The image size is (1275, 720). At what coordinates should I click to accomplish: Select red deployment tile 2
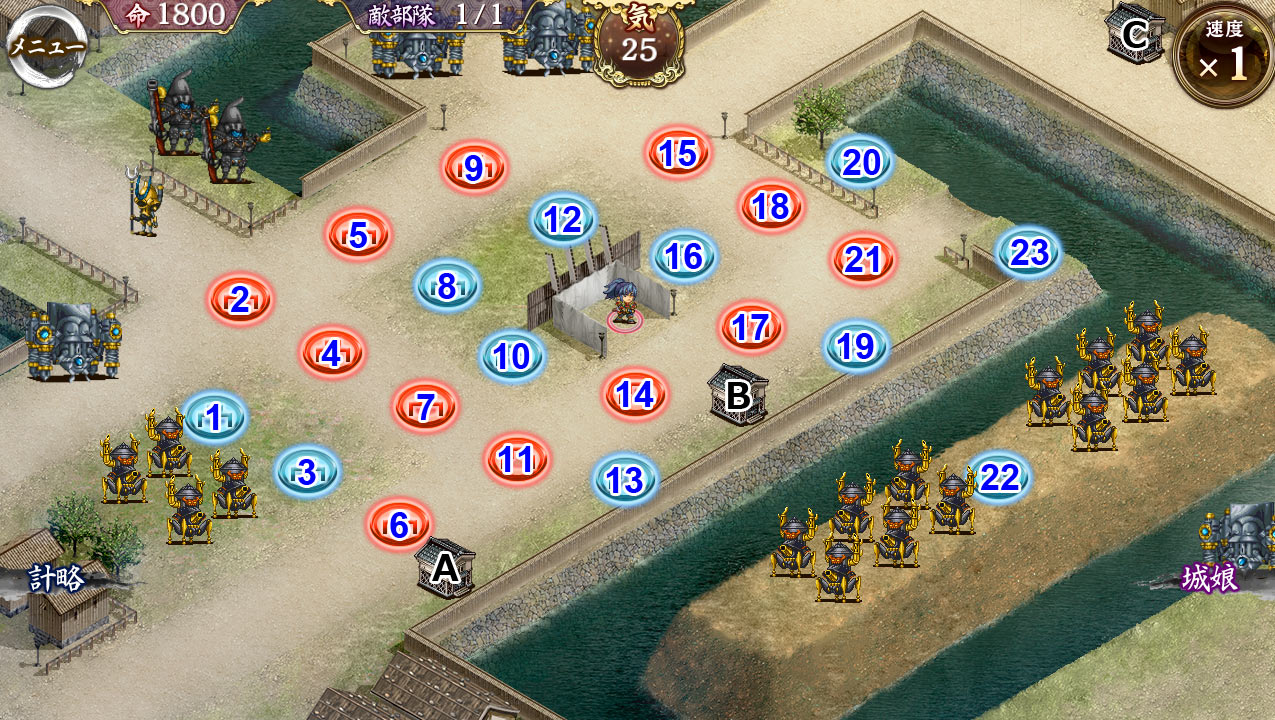click(240, 299)
